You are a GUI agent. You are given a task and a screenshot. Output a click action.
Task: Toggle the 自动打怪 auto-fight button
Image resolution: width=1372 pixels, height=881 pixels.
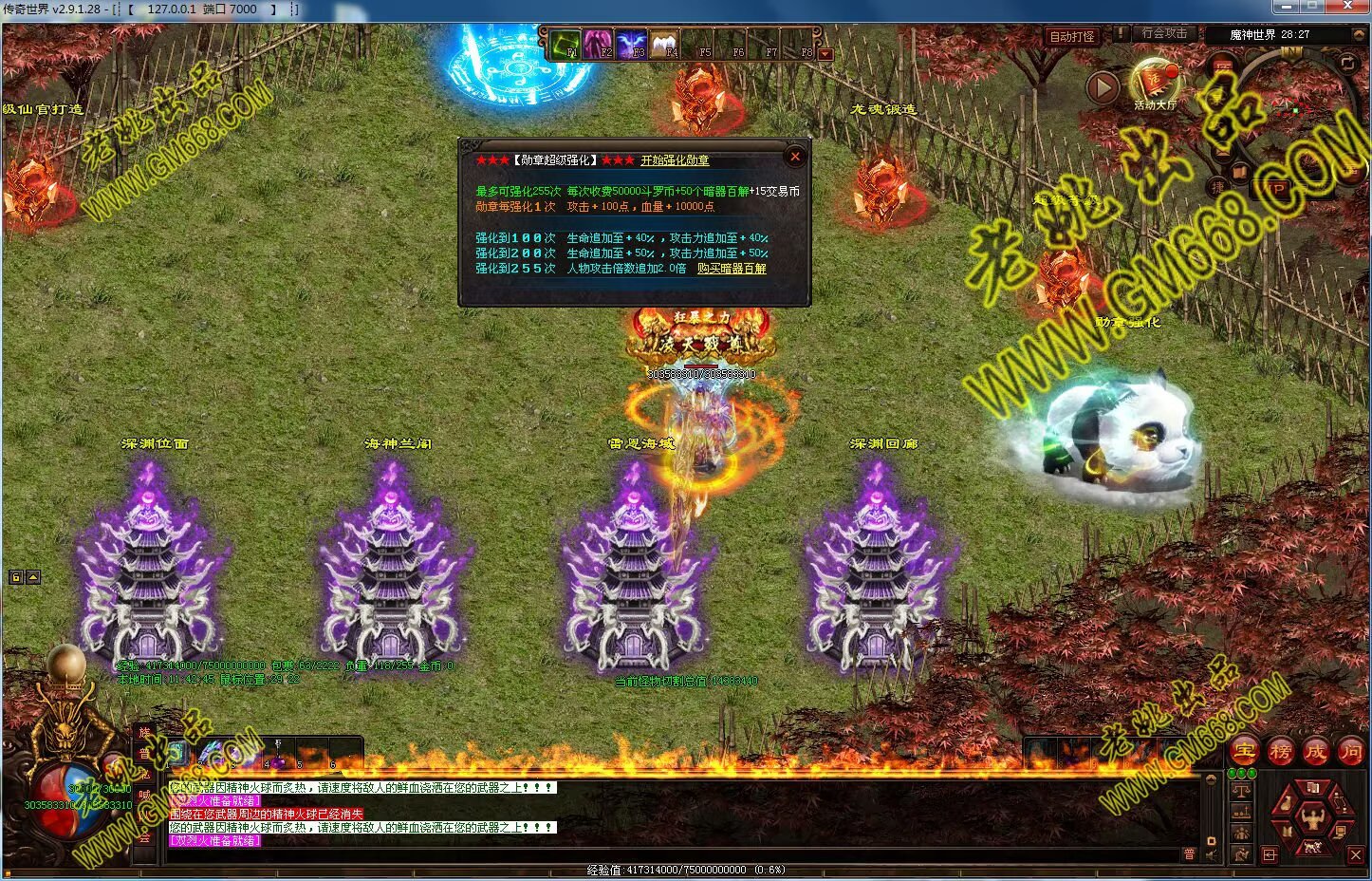pos(1072,36)
